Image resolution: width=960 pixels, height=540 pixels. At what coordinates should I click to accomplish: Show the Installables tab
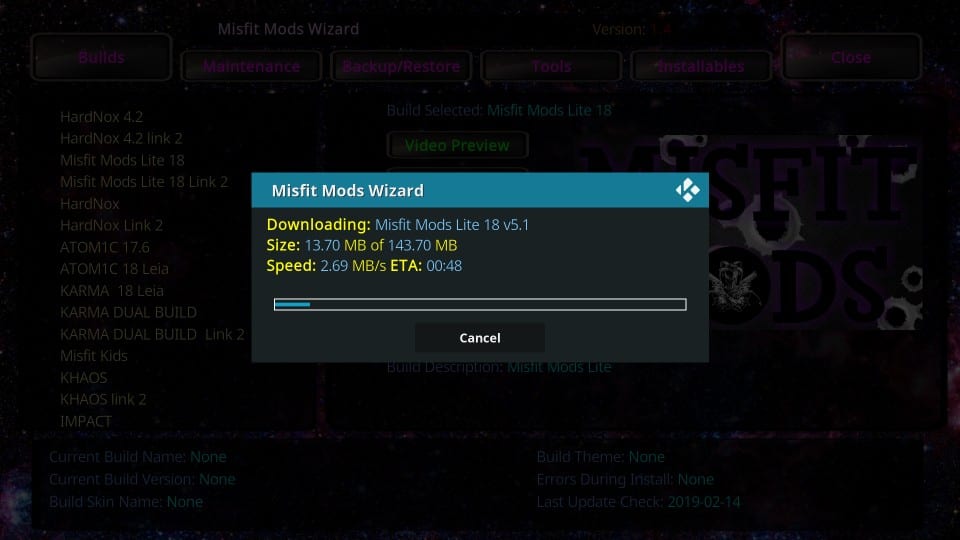click(700, 67)
